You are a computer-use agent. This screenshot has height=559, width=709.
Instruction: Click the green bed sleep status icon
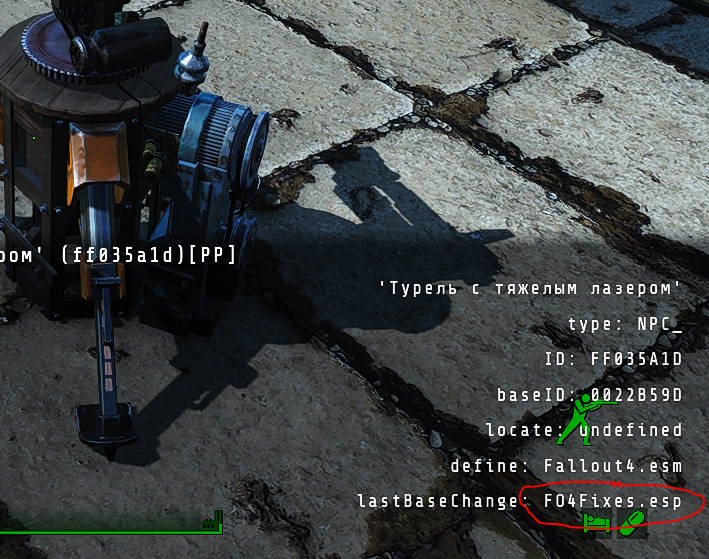coord(596,524)
